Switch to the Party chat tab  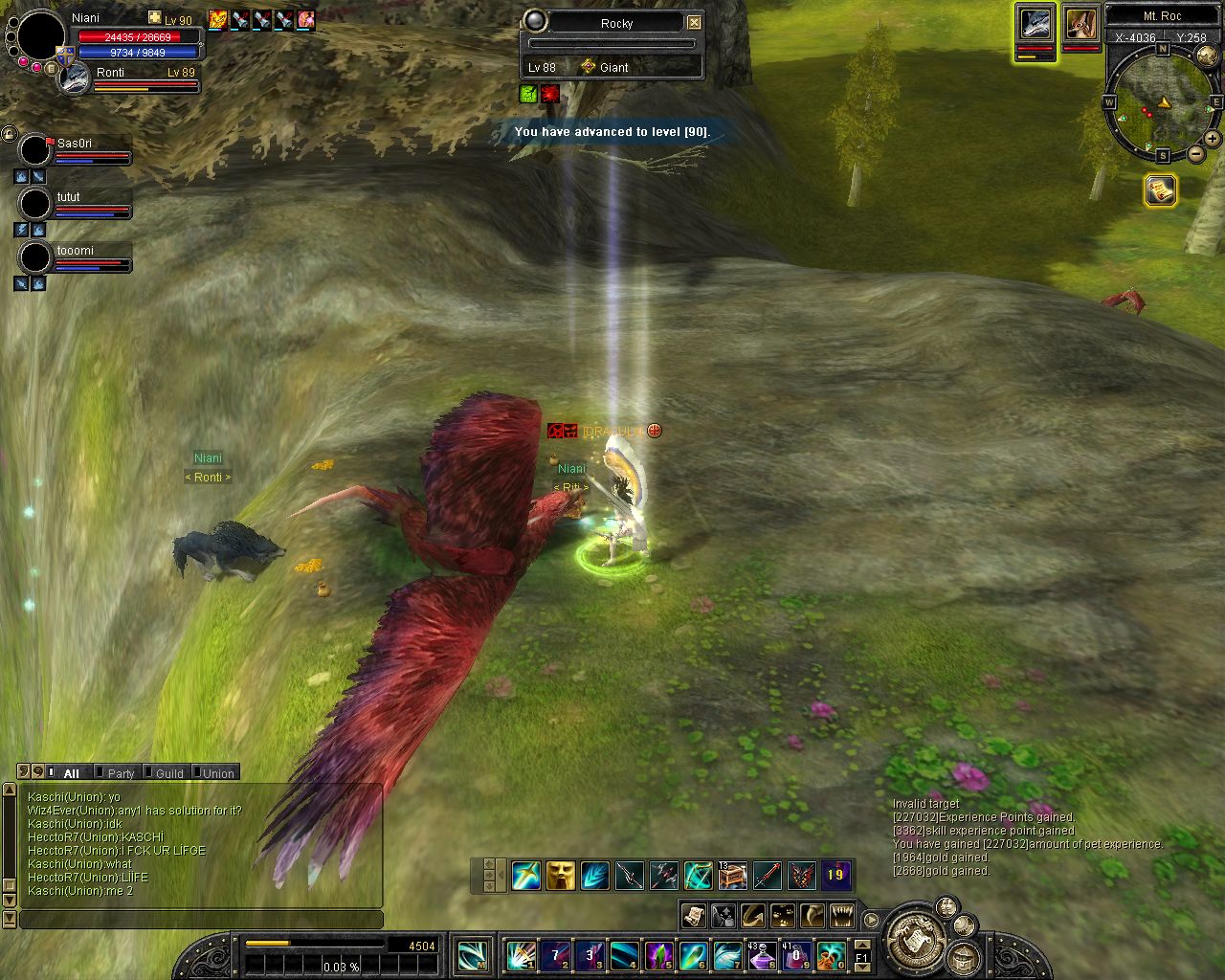click(x=121, y=773)
